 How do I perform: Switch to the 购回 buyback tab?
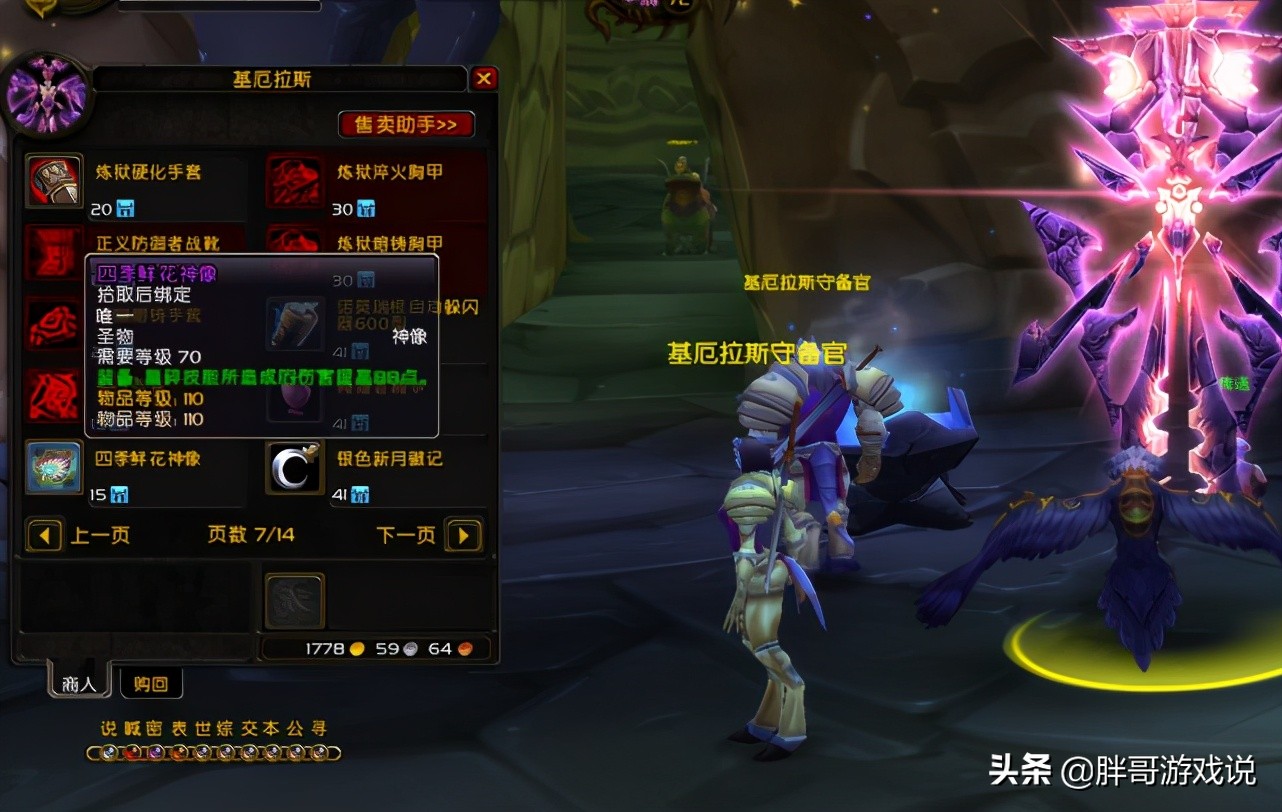(152, 683)
